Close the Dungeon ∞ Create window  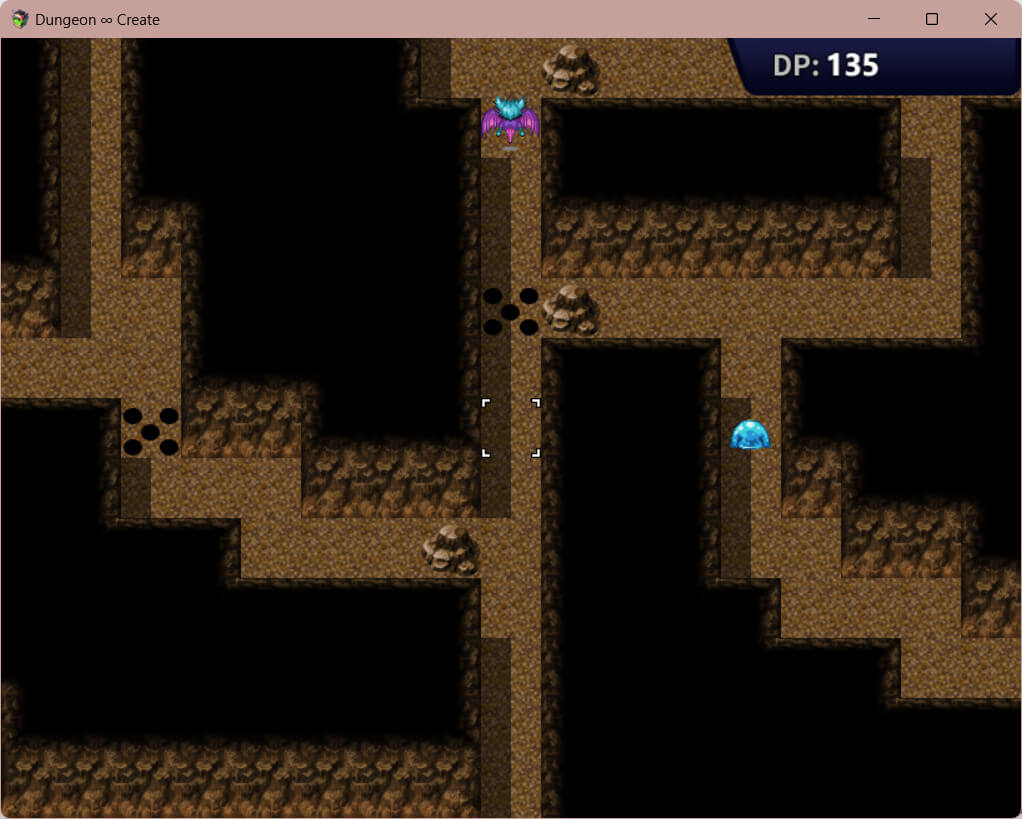tap(990, 19)
